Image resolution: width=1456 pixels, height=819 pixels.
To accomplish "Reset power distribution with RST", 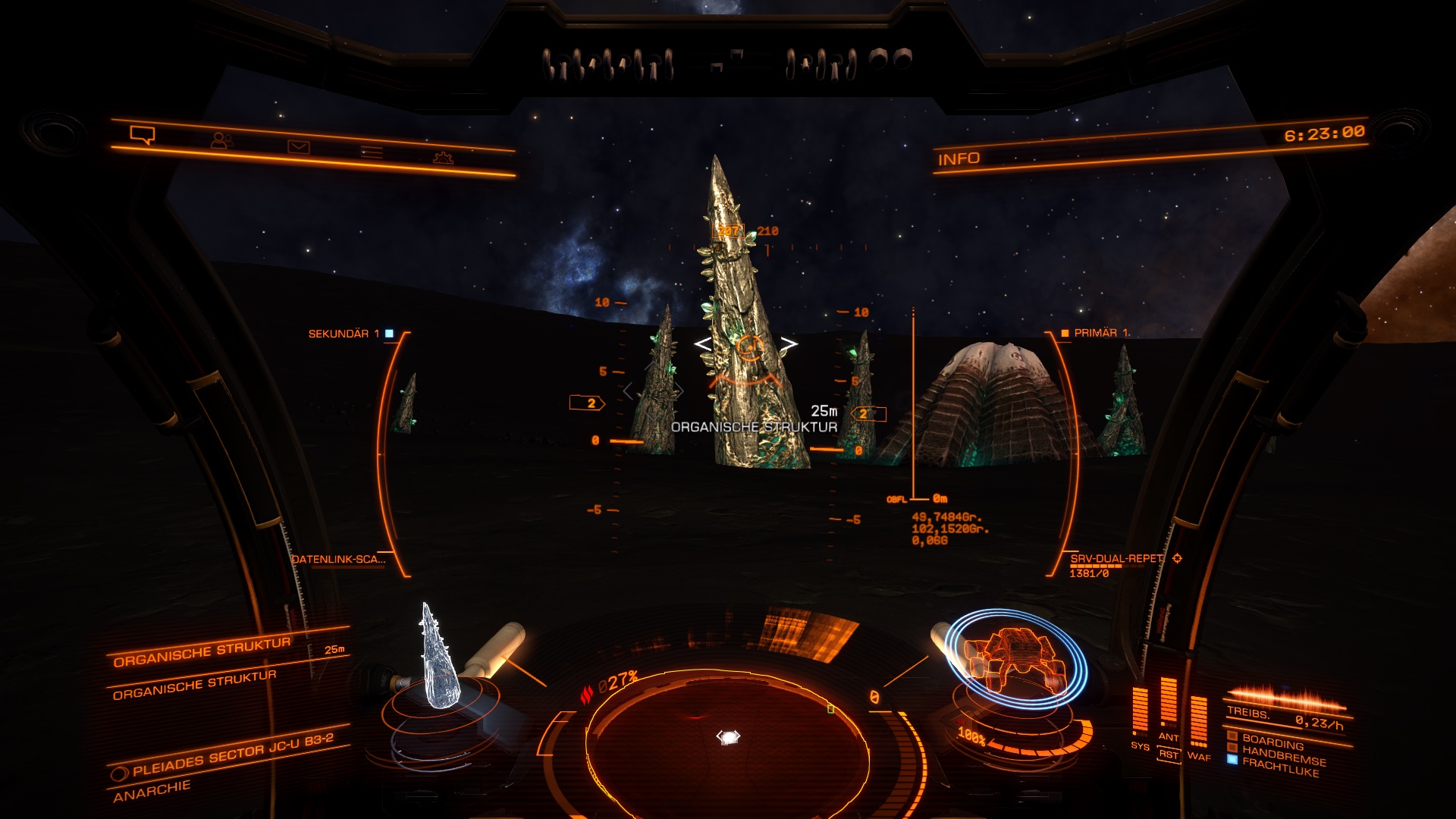I will (1169, 755).
